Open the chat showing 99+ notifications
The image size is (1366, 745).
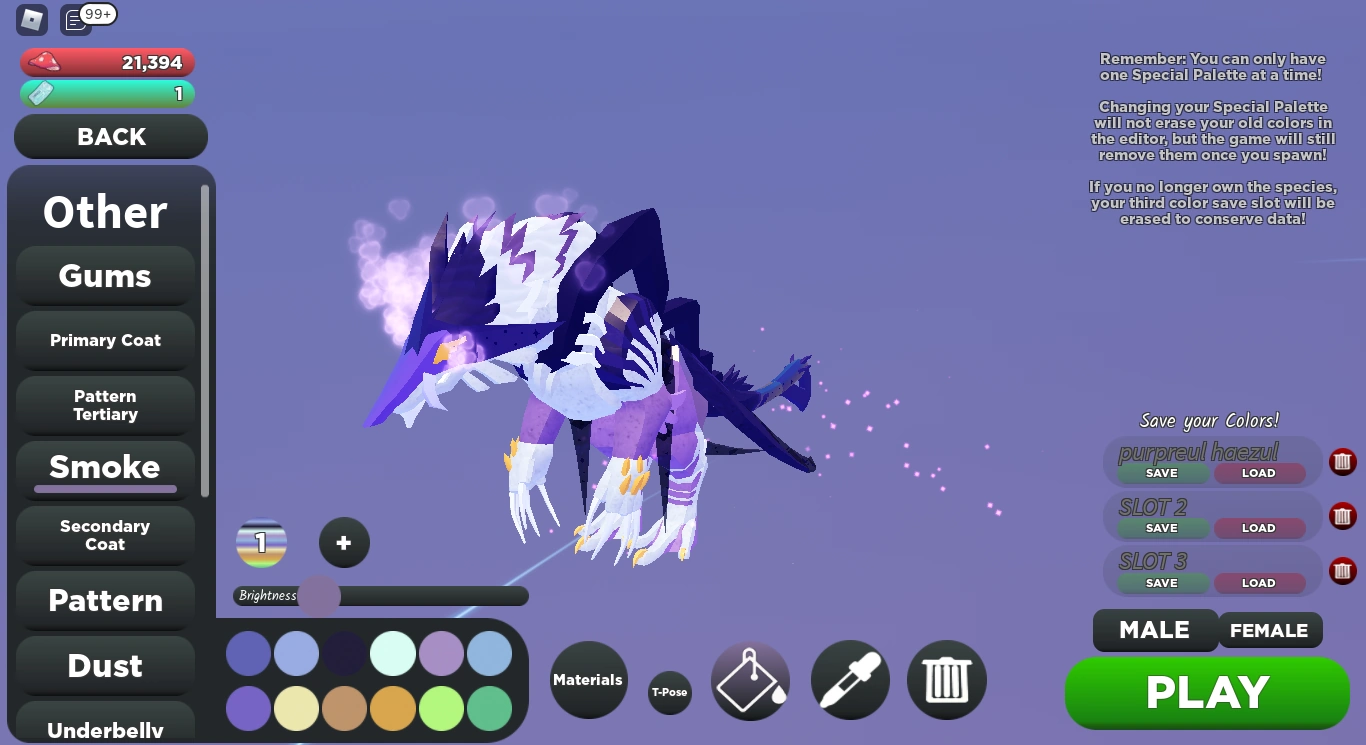coord(75,18)
